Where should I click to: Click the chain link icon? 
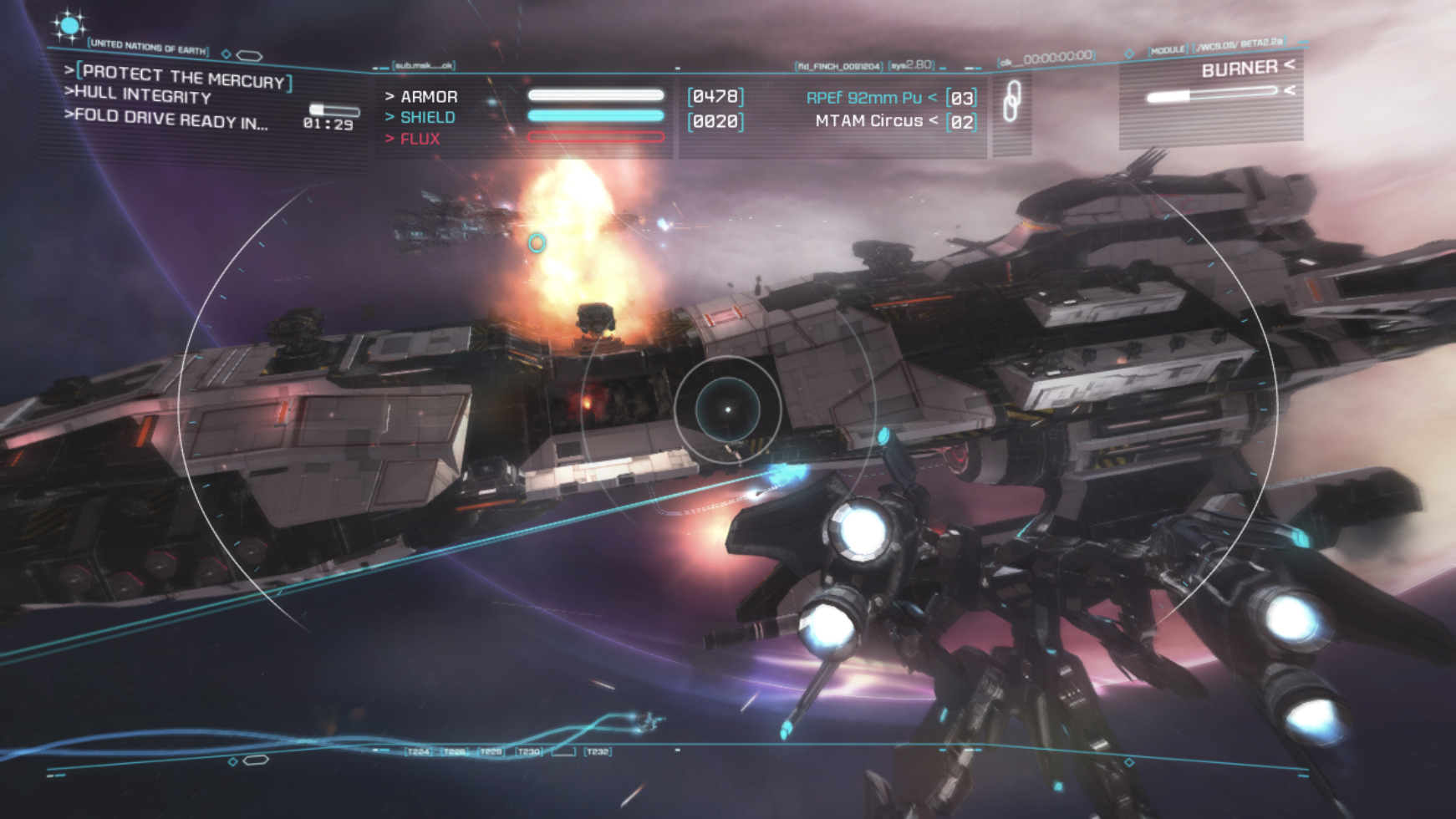point(1011,102)
